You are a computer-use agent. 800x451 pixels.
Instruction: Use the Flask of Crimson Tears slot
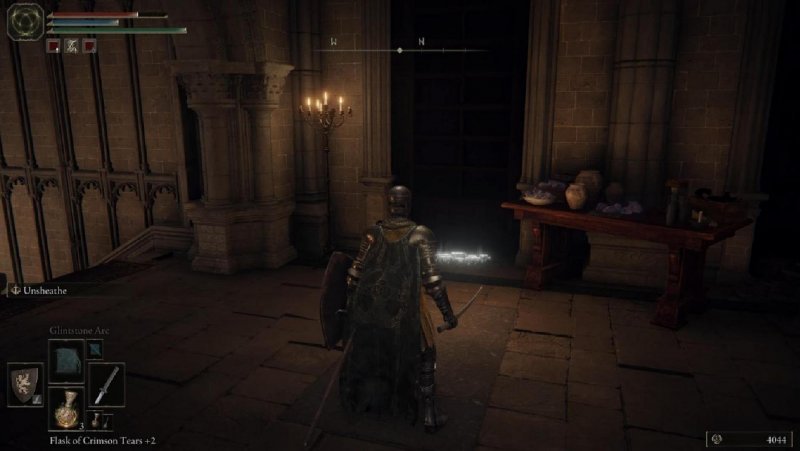[x=66, y=410]
